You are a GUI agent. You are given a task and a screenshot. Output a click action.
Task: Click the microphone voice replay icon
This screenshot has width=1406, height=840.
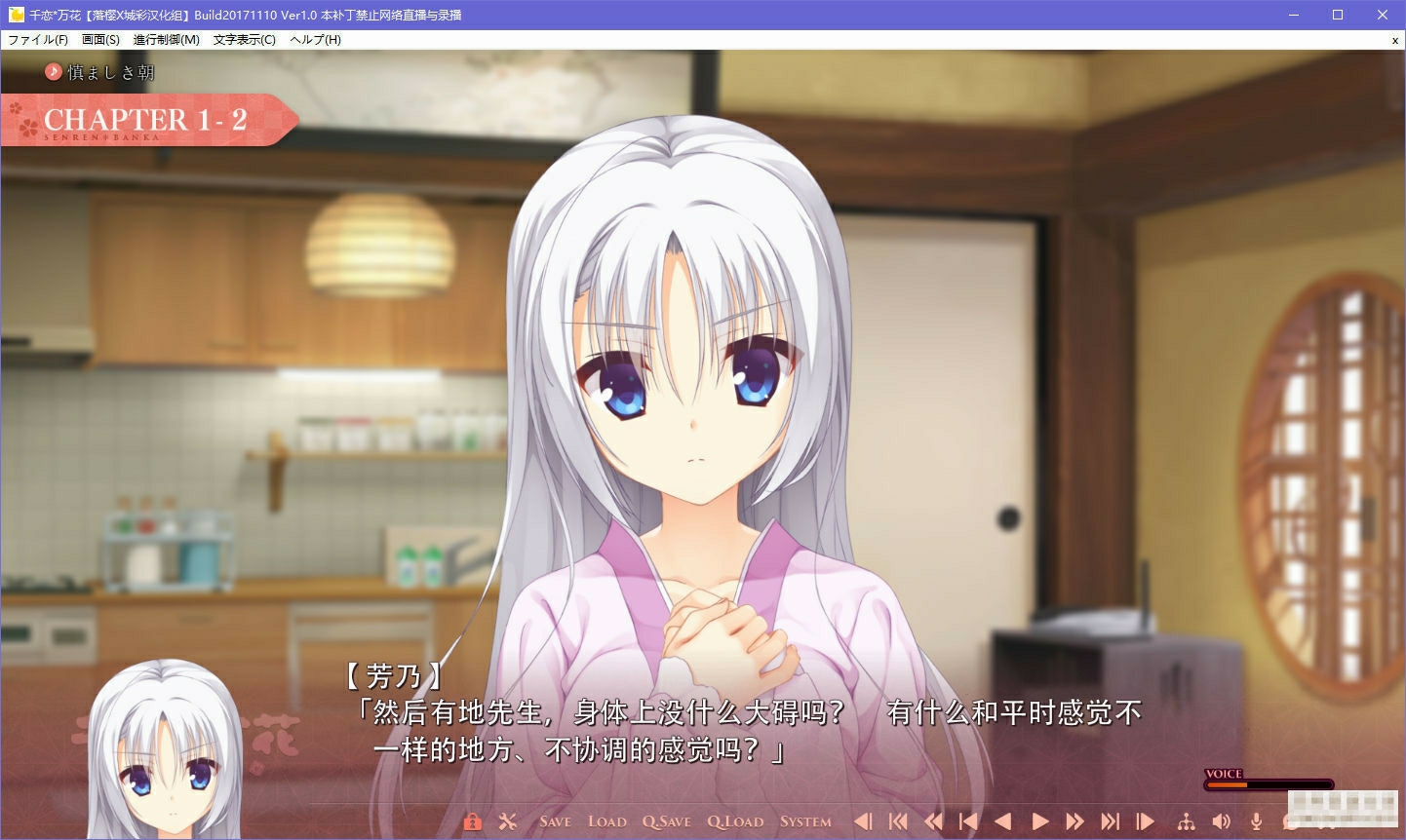(1256, 821)
